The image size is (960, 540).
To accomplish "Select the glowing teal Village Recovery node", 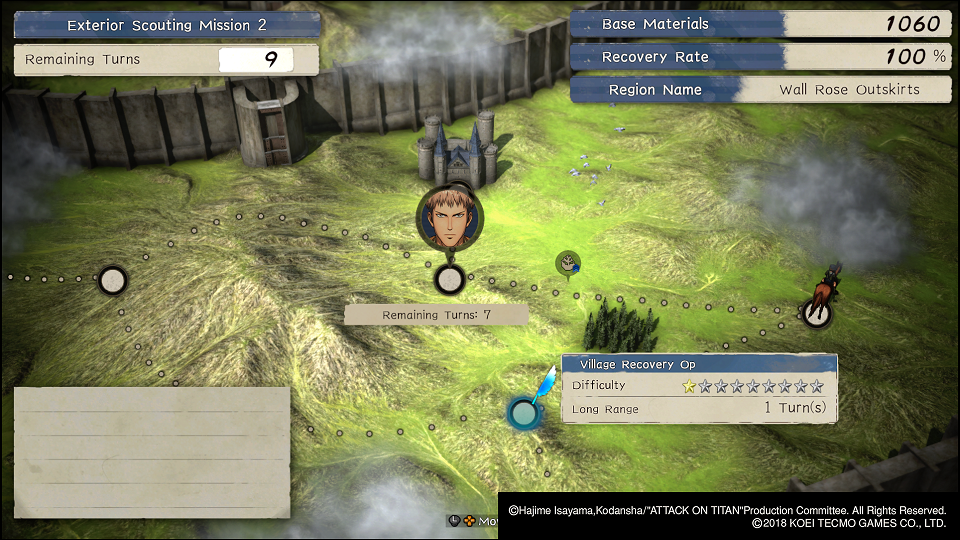I will click(x=523, y=412).
